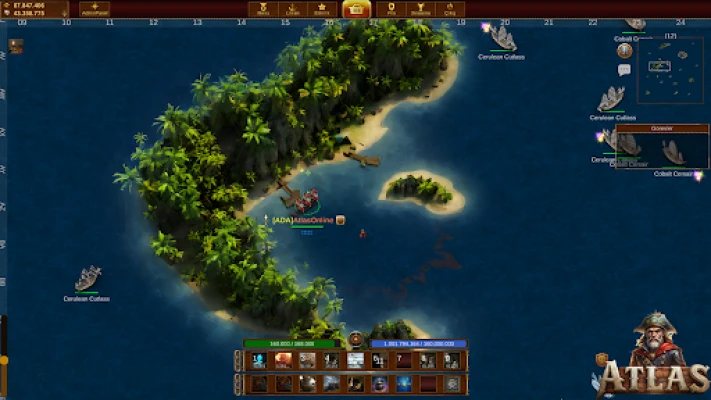Select the pale ship hotbar slot 5

tap(355, 360)
